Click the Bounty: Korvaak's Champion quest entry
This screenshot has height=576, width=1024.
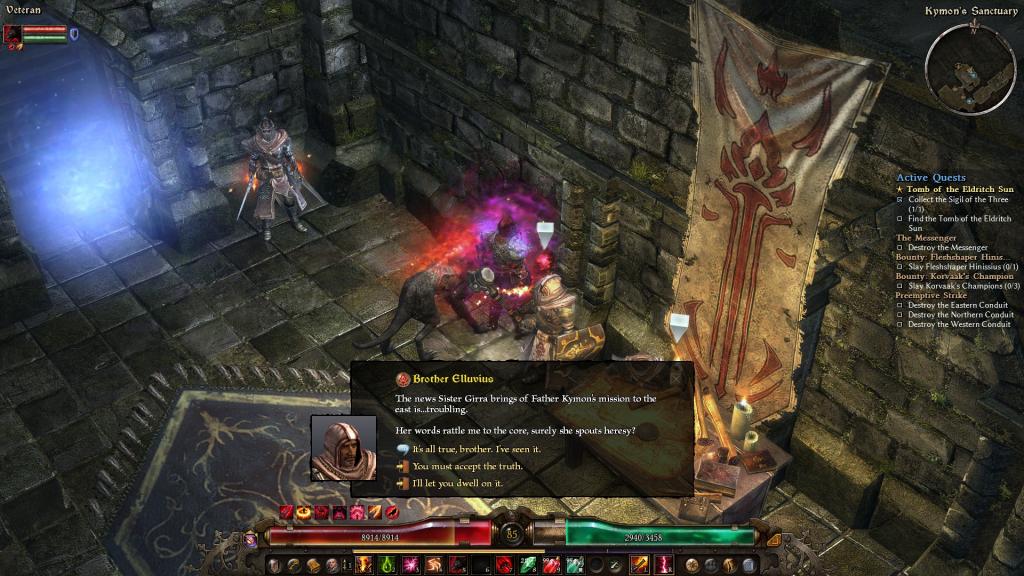[954, 276]
